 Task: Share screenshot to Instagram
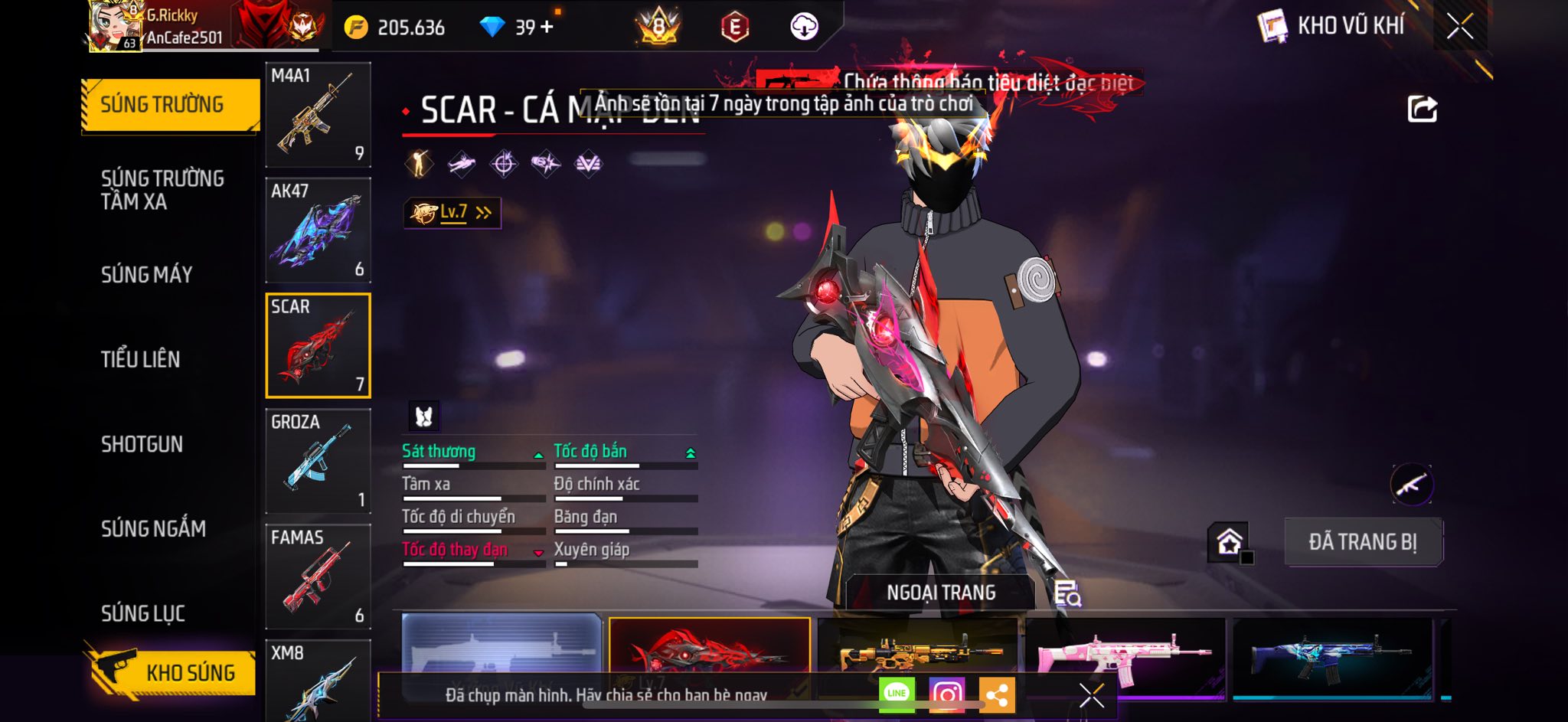point(946,694)
